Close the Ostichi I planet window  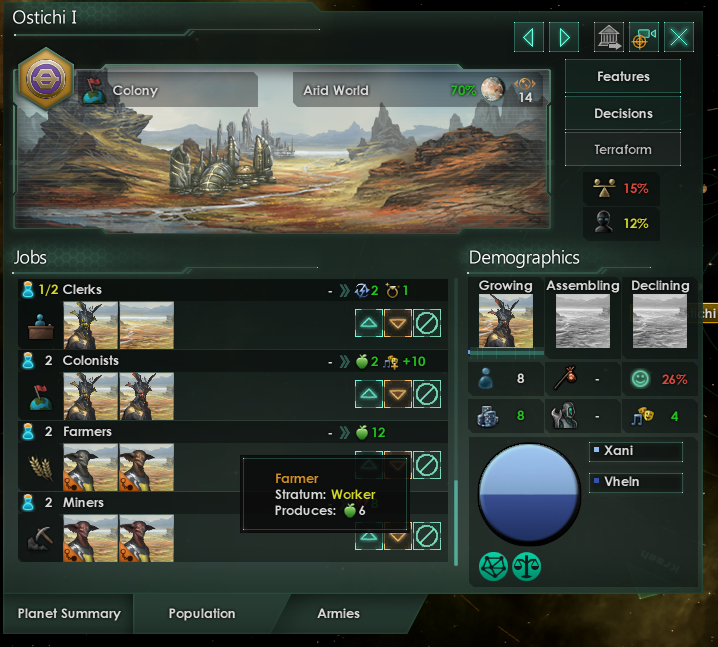679,38
